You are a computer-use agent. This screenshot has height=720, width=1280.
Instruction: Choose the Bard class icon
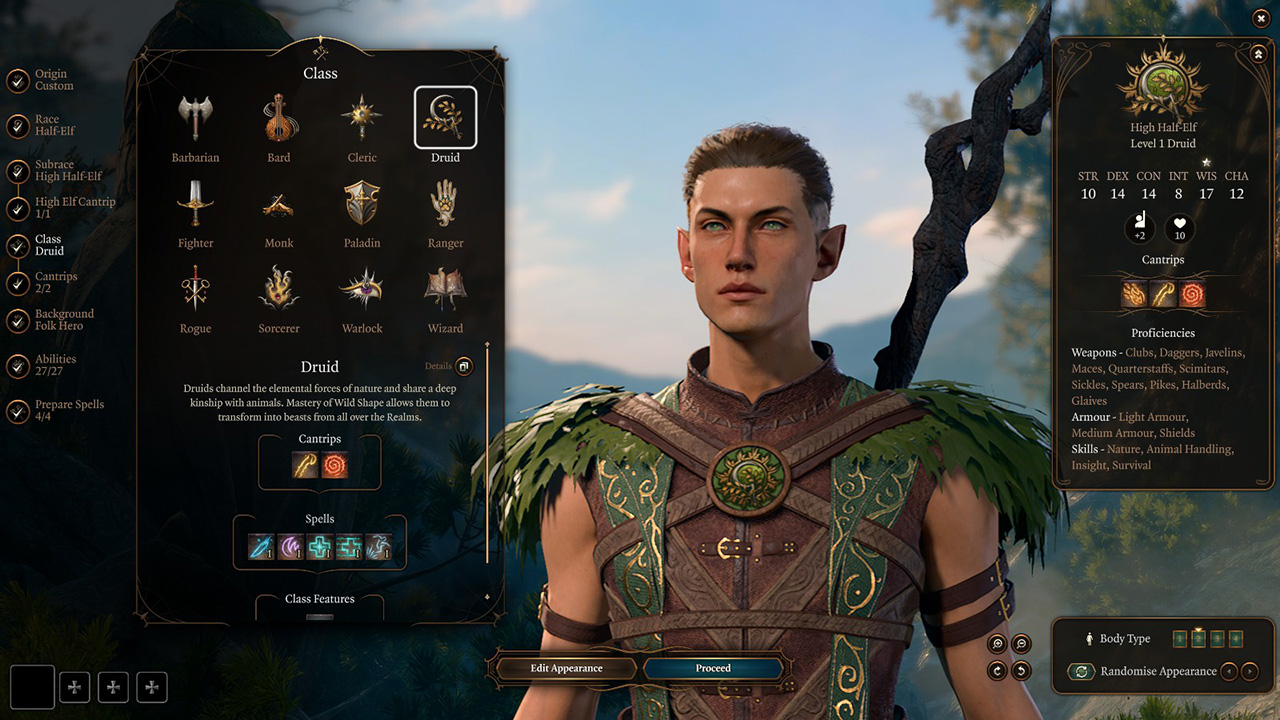[x=279, y=118]
